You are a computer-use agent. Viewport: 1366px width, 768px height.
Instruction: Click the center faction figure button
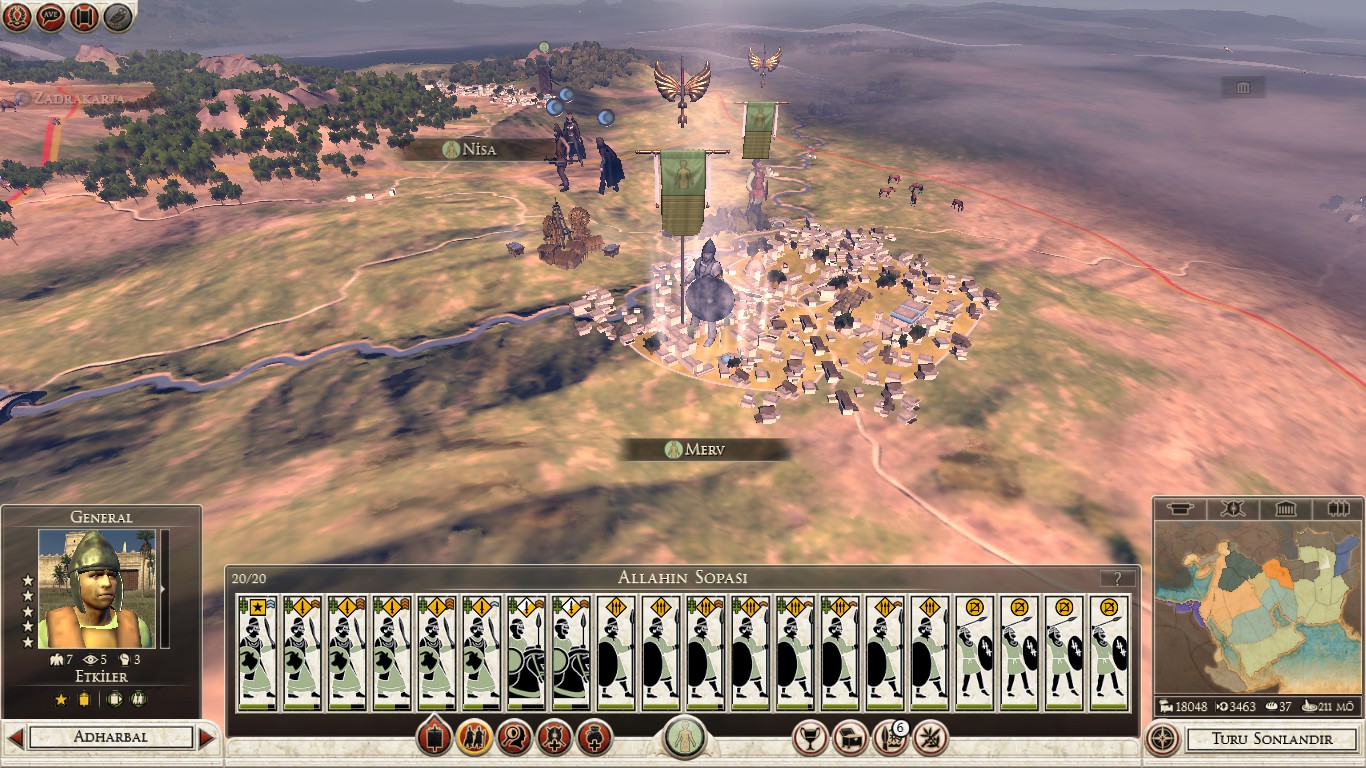[x=684, y=738]
